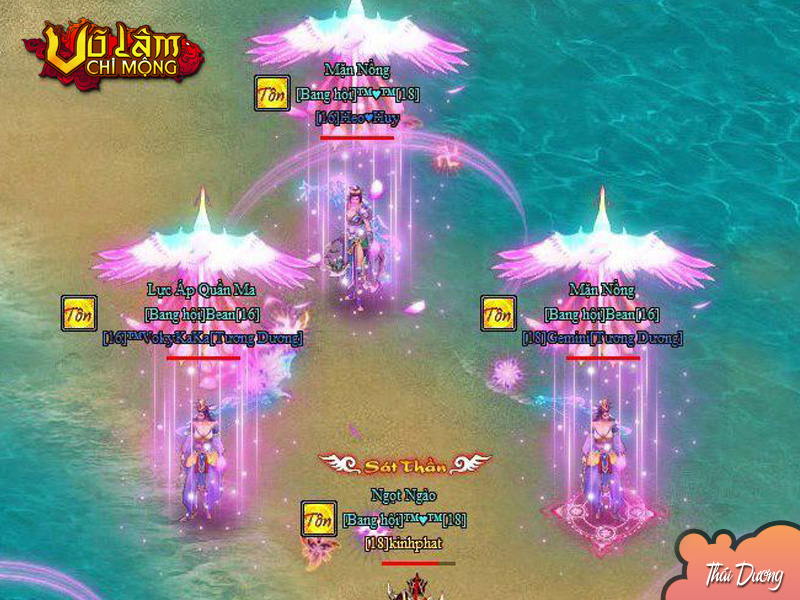Click the Tôn badge beside Ngọt Ngào

pos(319,519)
